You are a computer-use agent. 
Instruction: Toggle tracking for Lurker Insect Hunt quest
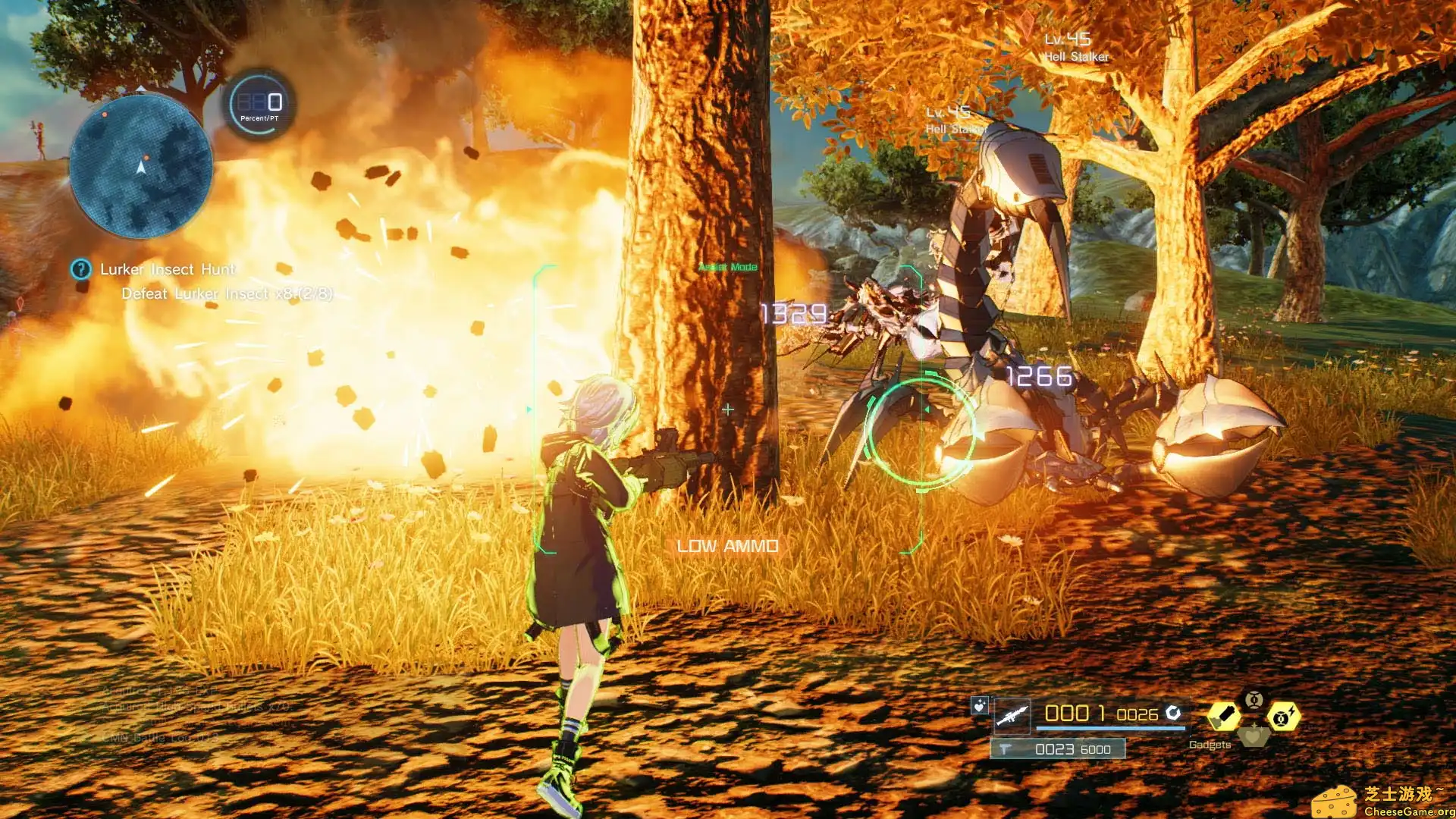click(168, 269)
